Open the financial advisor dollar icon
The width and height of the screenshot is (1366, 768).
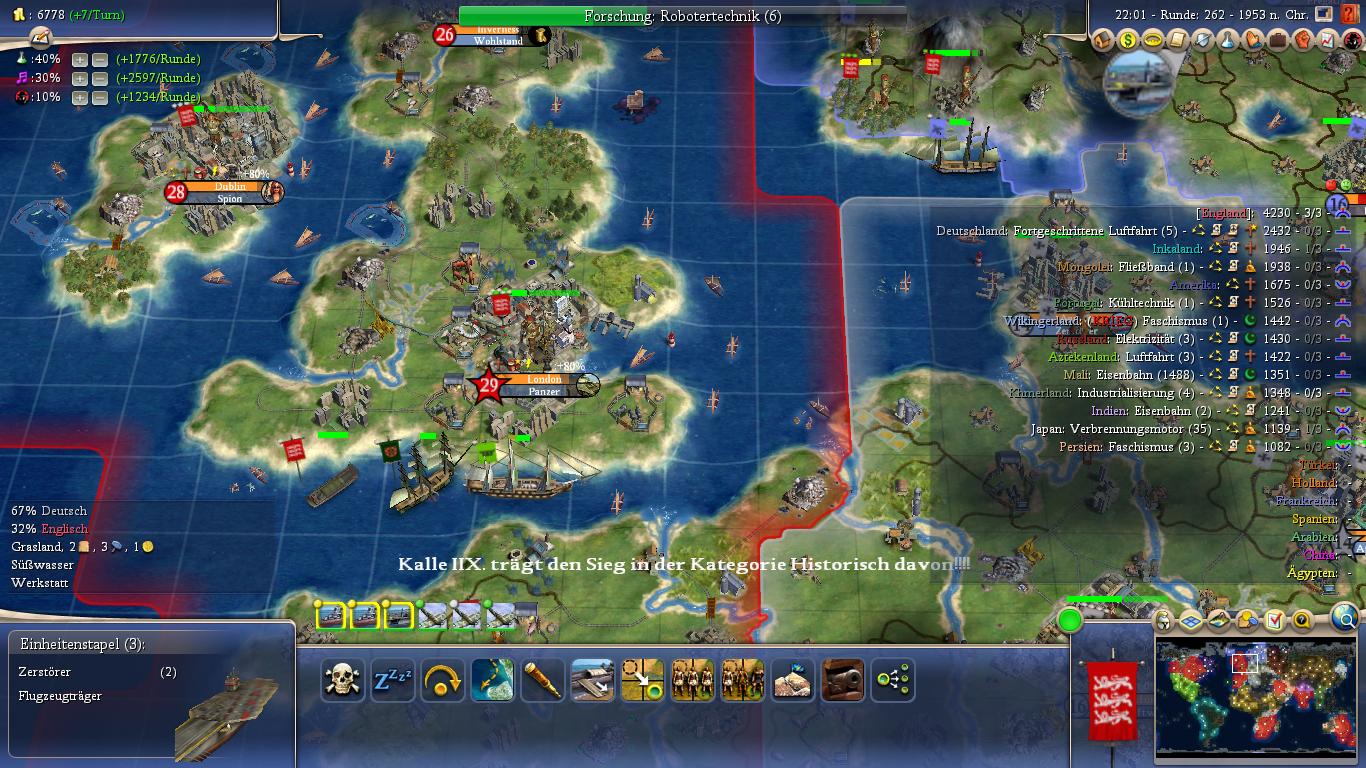[1128, 40]
